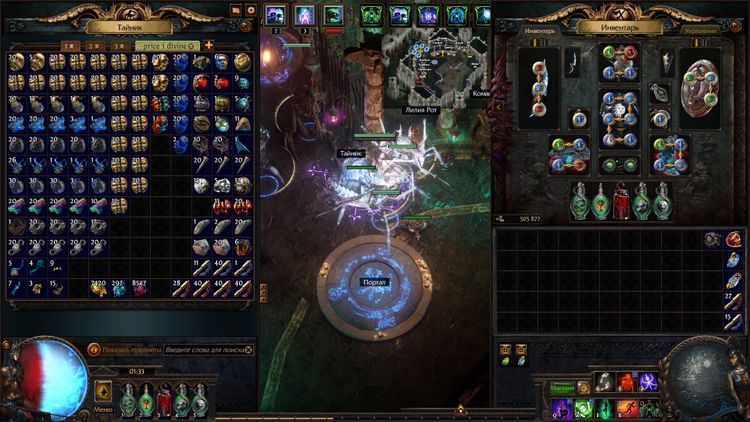Clear the stash search field
The height and width of the screenshot is (422, 750).
[249, 350]
